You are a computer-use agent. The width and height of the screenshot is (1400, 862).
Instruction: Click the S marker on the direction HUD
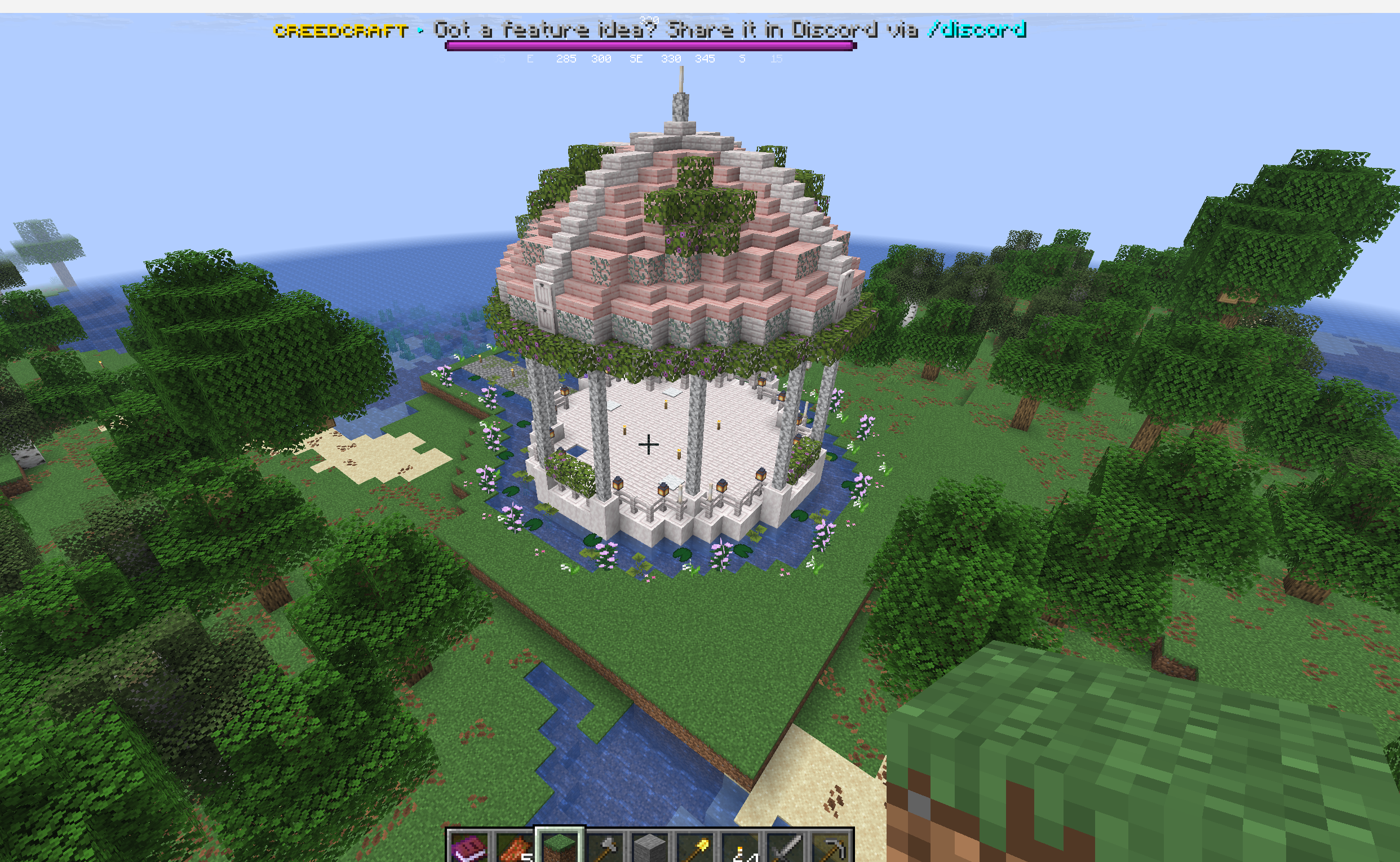(x=743, y=59)
